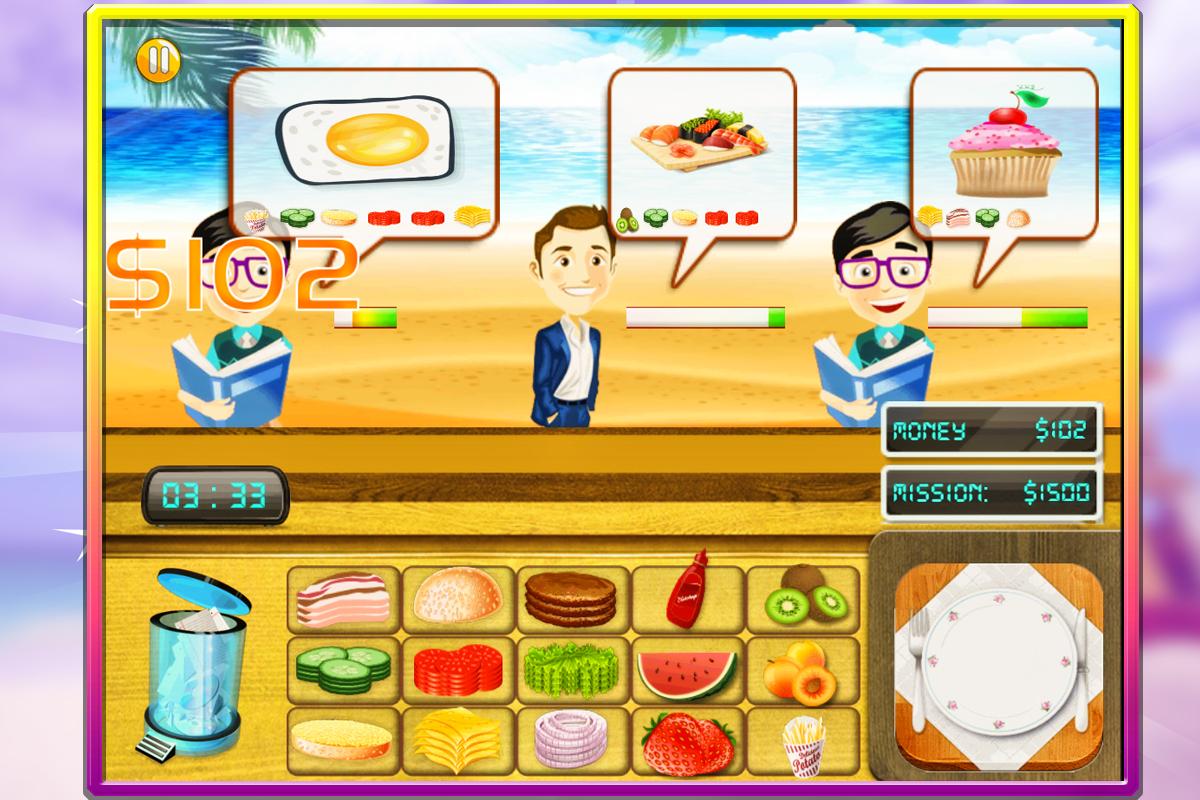Pick the cucumber slices
The image size is (1200, 800).
(343, 669)
